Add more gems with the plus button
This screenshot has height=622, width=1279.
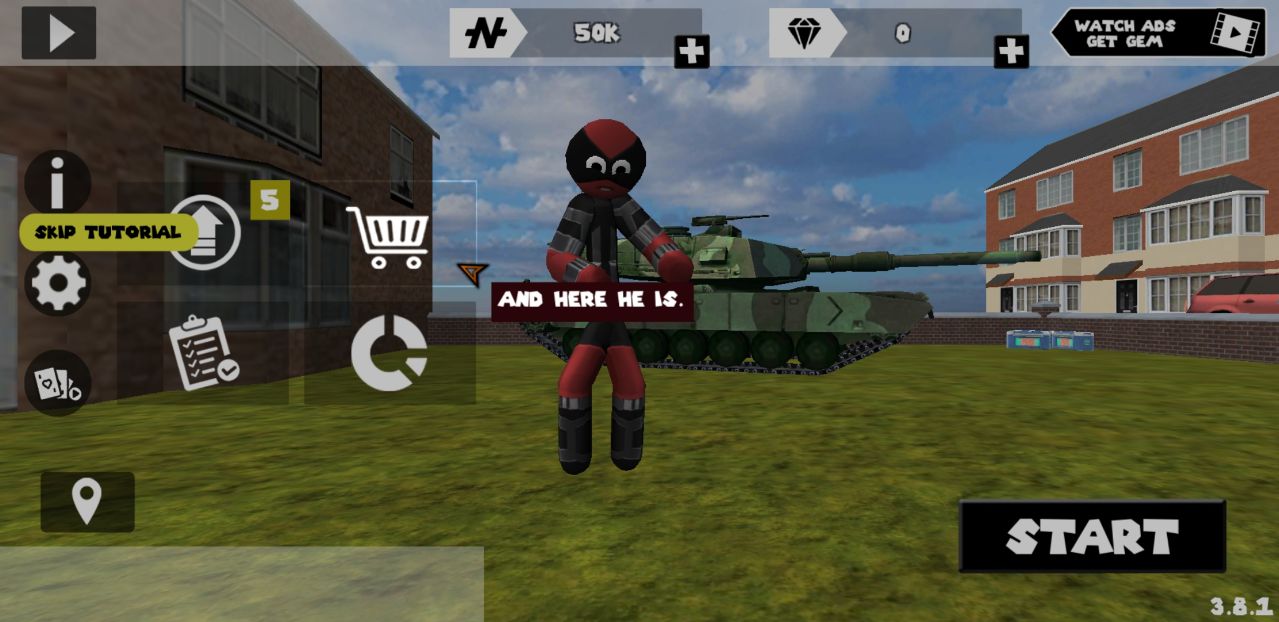[1011, 50]
